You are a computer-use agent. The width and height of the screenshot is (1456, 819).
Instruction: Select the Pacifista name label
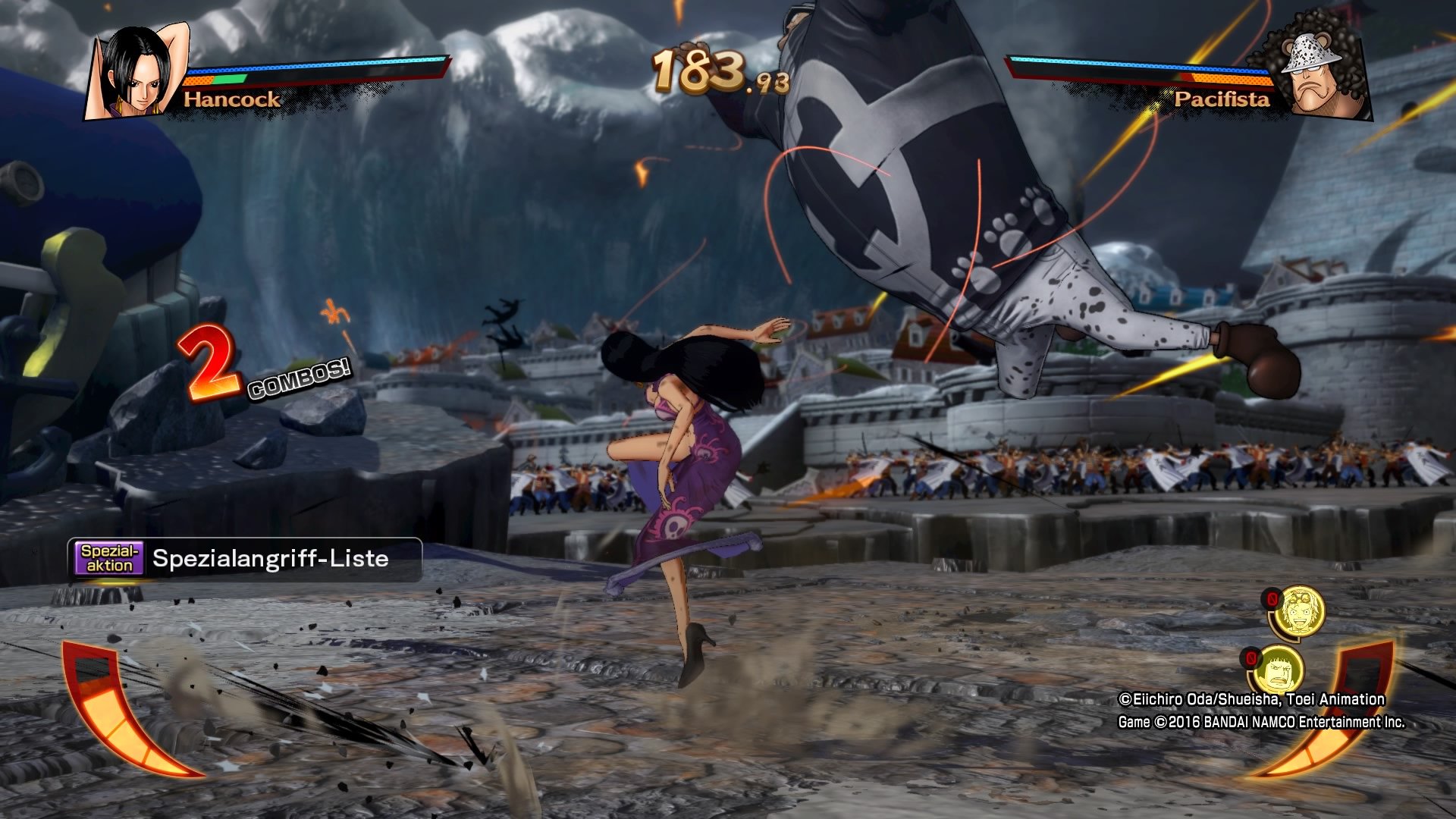click(x=1221, y=99)
